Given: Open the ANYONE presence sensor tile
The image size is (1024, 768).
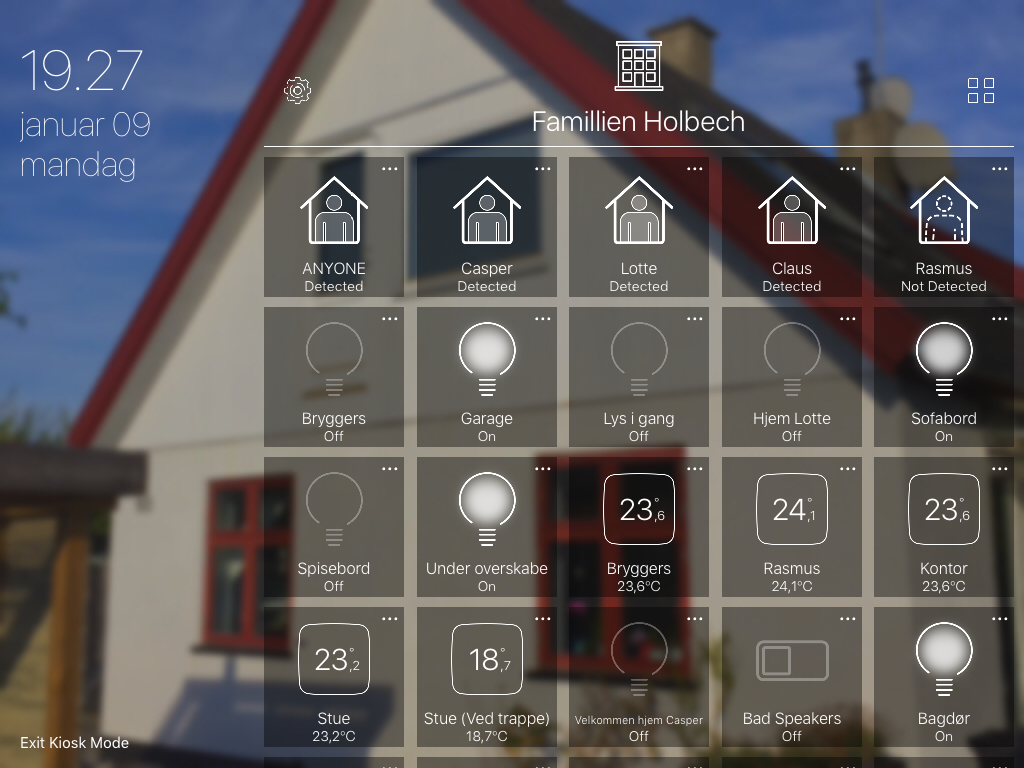Looking at the screenshot, I should [334, 226].
